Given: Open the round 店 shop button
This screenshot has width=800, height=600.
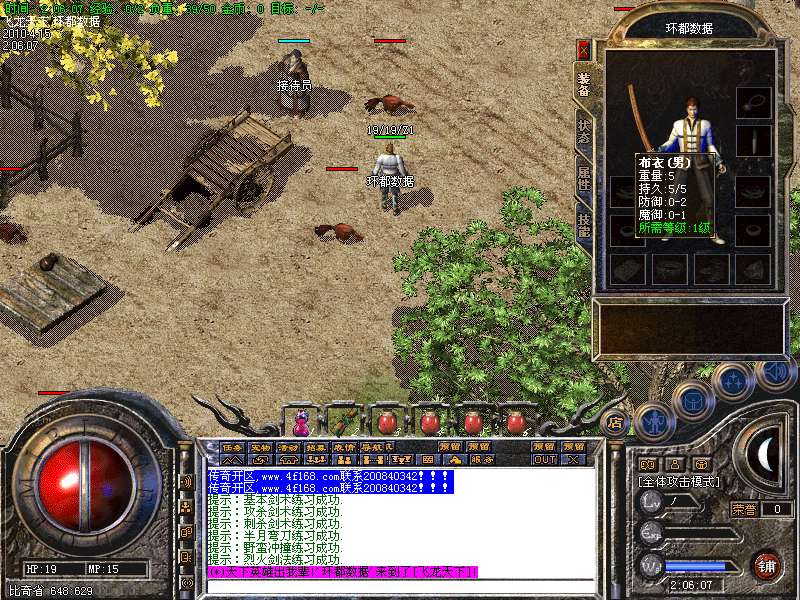Looking at the screenshot, I should (615, 421).
